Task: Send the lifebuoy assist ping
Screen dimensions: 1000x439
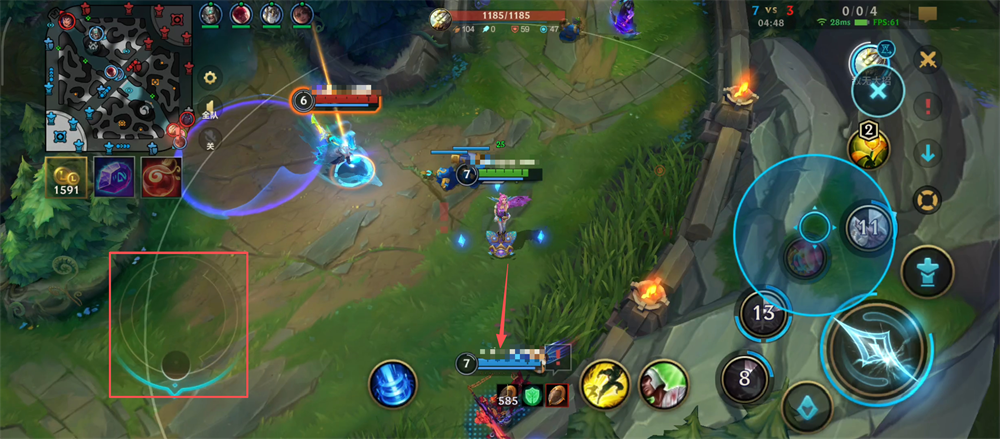Action: tap(928, 198)
